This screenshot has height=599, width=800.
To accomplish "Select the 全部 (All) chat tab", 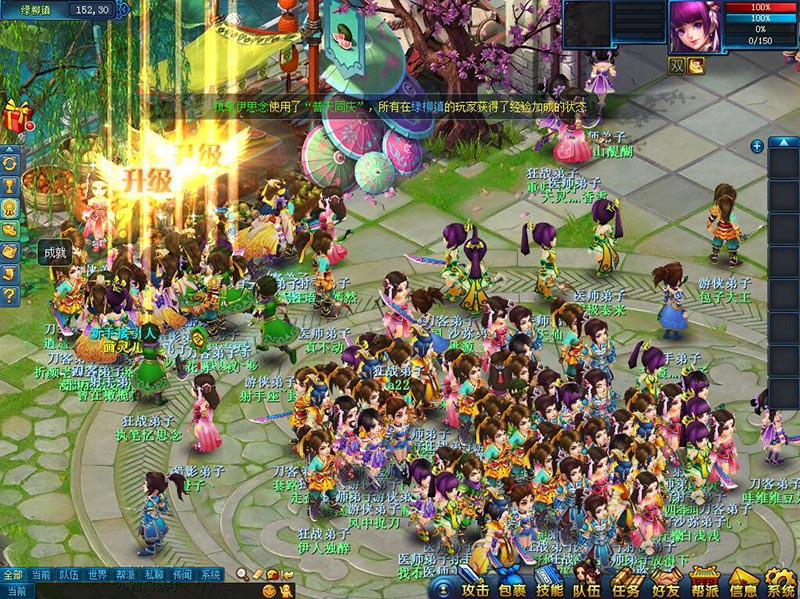I will (x=13, y=575).
